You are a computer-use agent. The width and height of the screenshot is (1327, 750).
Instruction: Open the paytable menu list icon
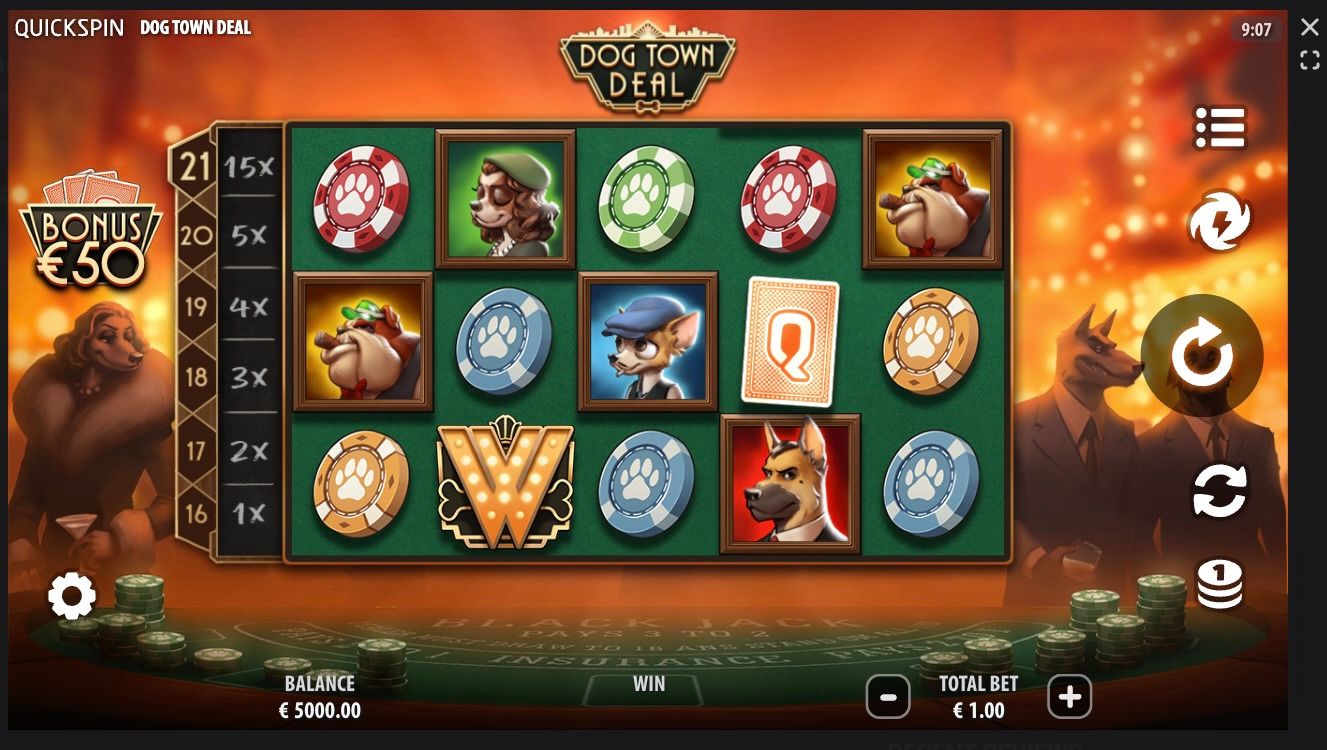click(x=1220, y=128)
